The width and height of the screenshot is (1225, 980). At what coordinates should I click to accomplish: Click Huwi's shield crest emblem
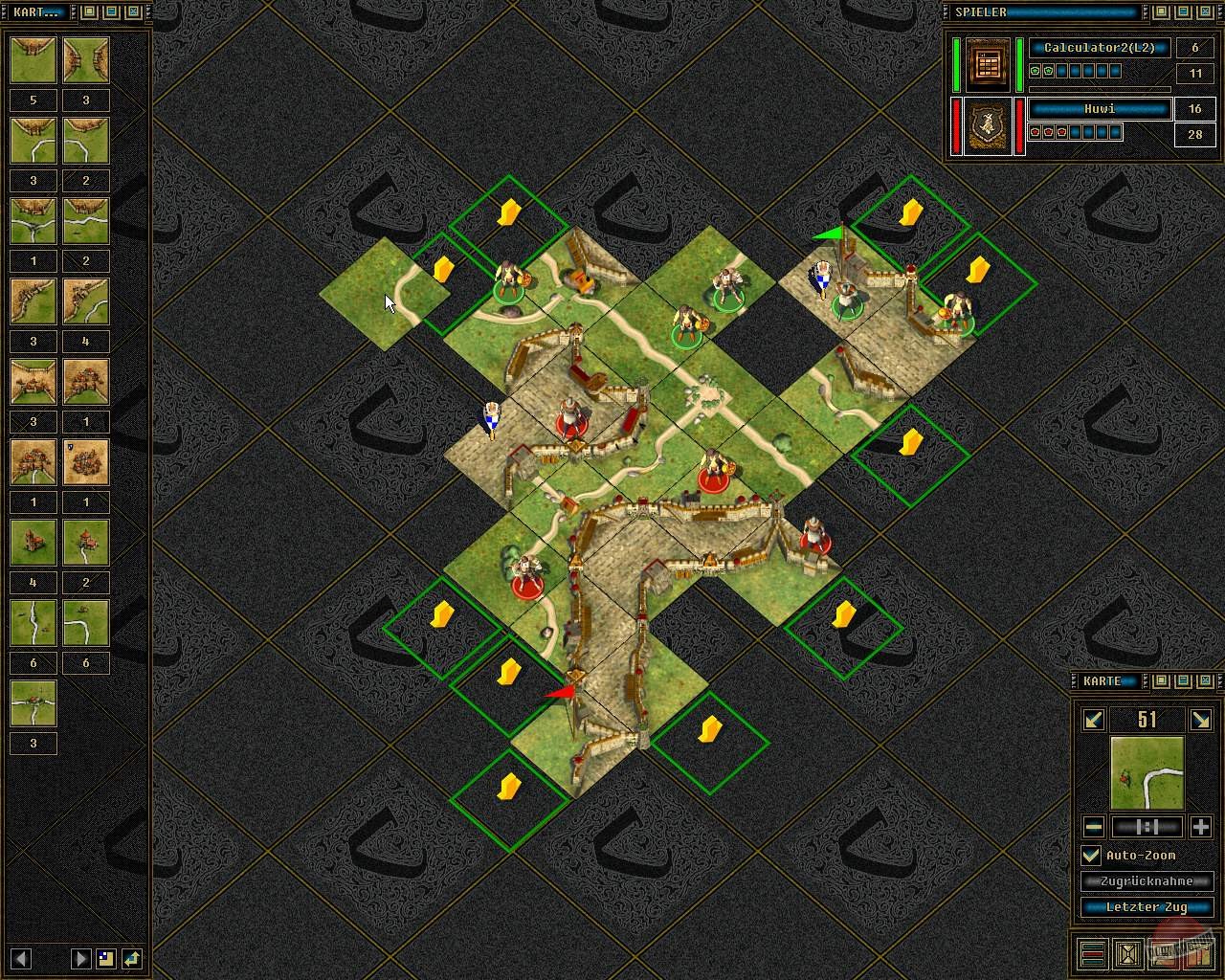pos(986,127)
